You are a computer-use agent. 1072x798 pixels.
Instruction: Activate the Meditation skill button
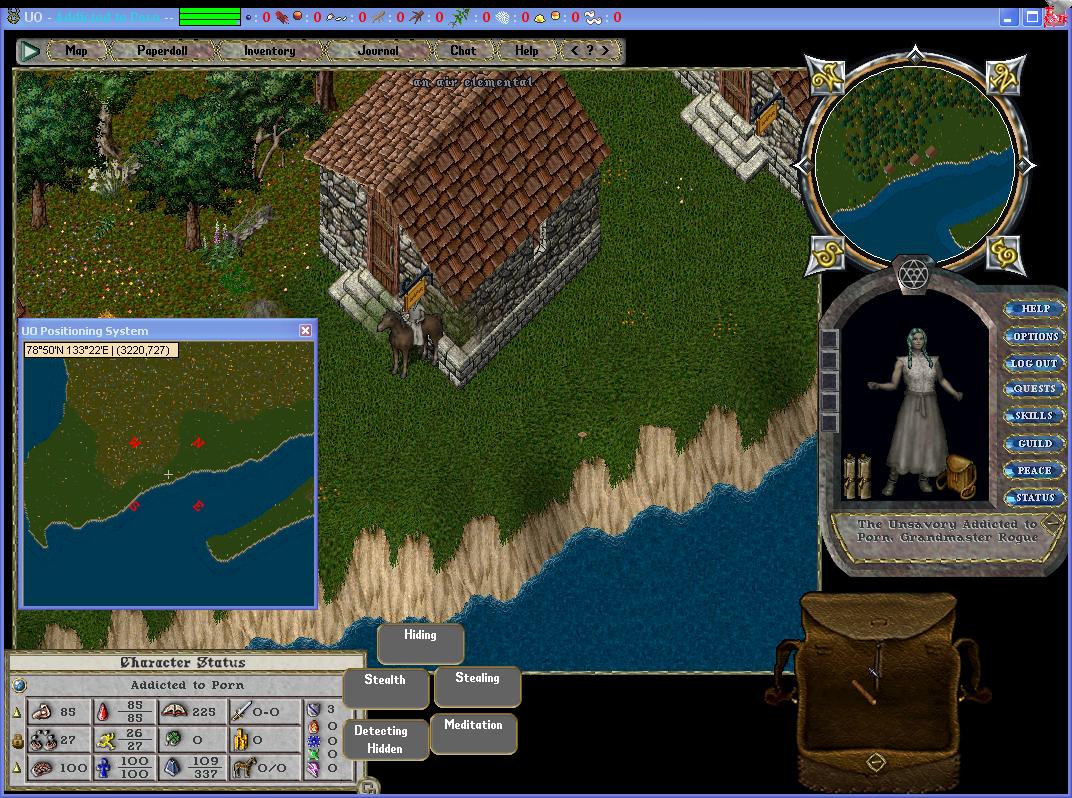pyautogui.click(x=473, y=734)
